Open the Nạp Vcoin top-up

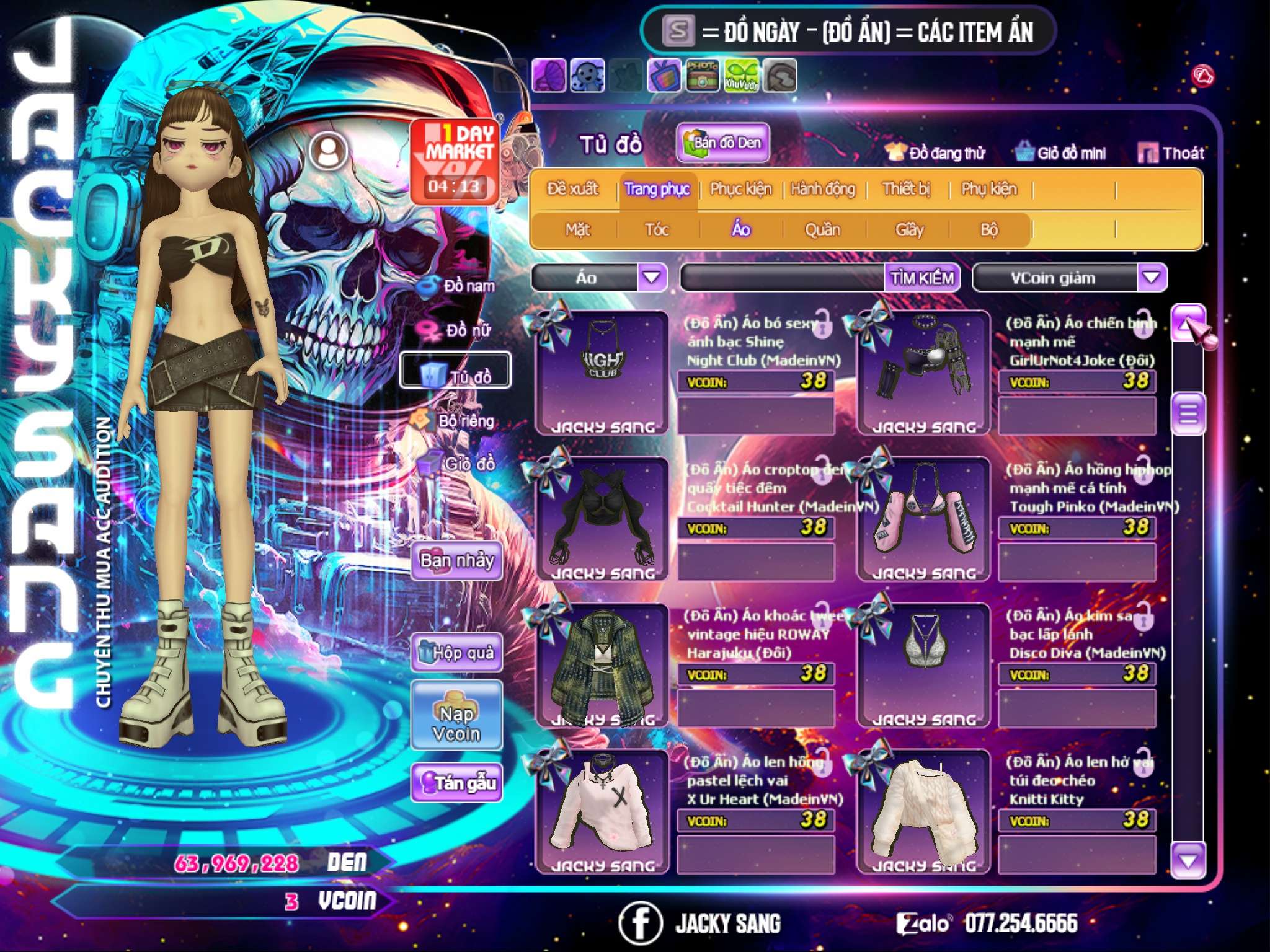pos(456,723)
